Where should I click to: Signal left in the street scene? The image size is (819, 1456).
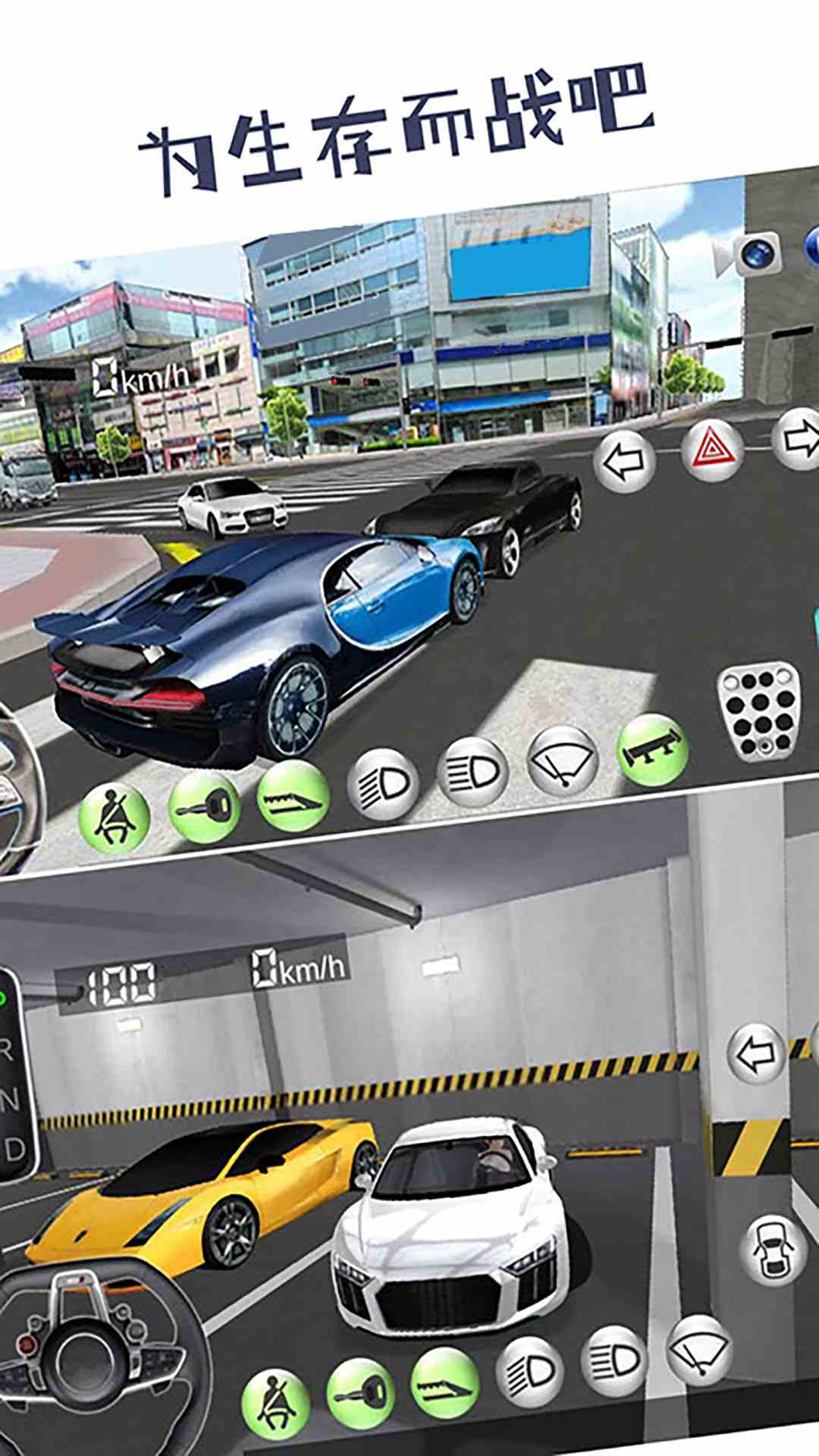[624, 460]
